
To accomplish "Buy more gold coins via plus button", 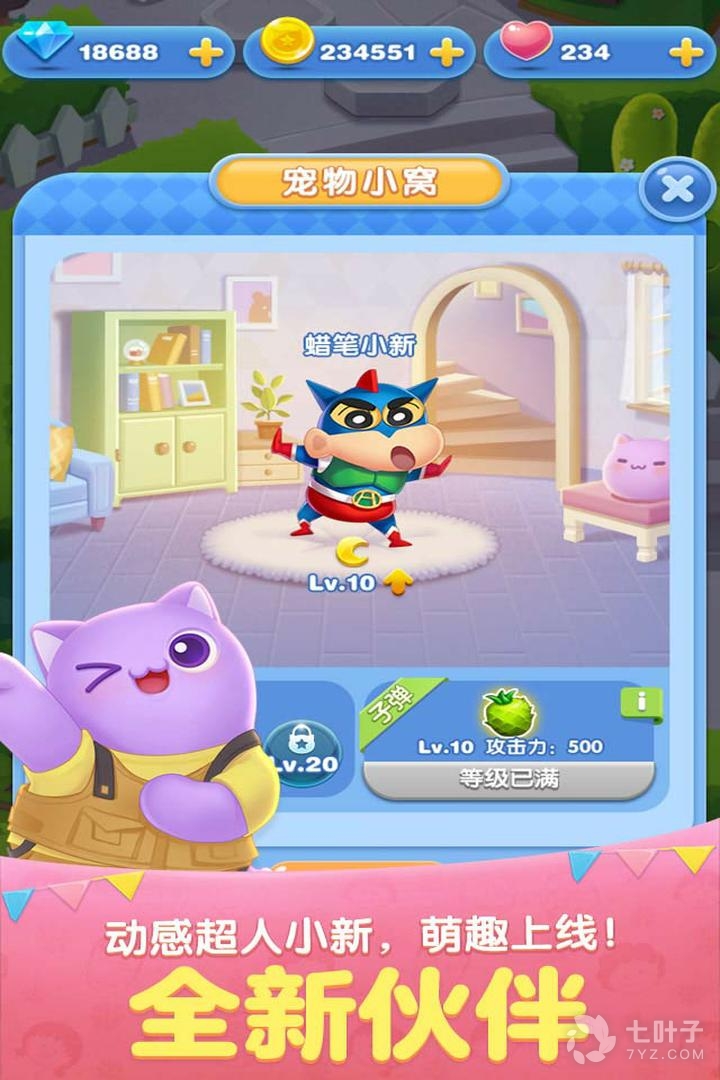I will (x=446, y=52).
